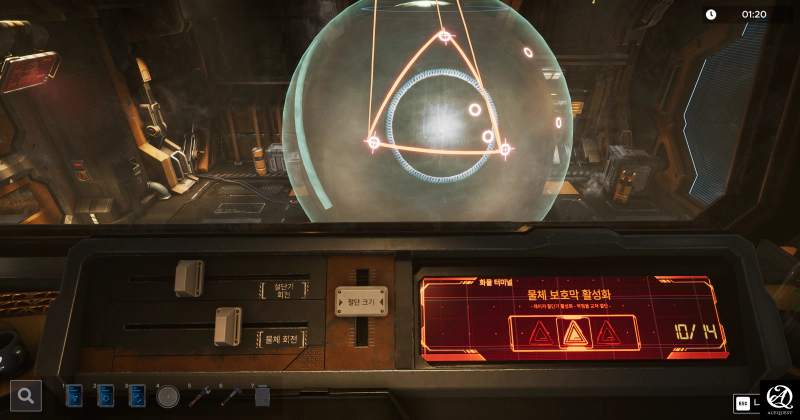Select the gray box item in slot 7
The height and width of the screenshot is (420, 800).
click(x=262, y=396)
